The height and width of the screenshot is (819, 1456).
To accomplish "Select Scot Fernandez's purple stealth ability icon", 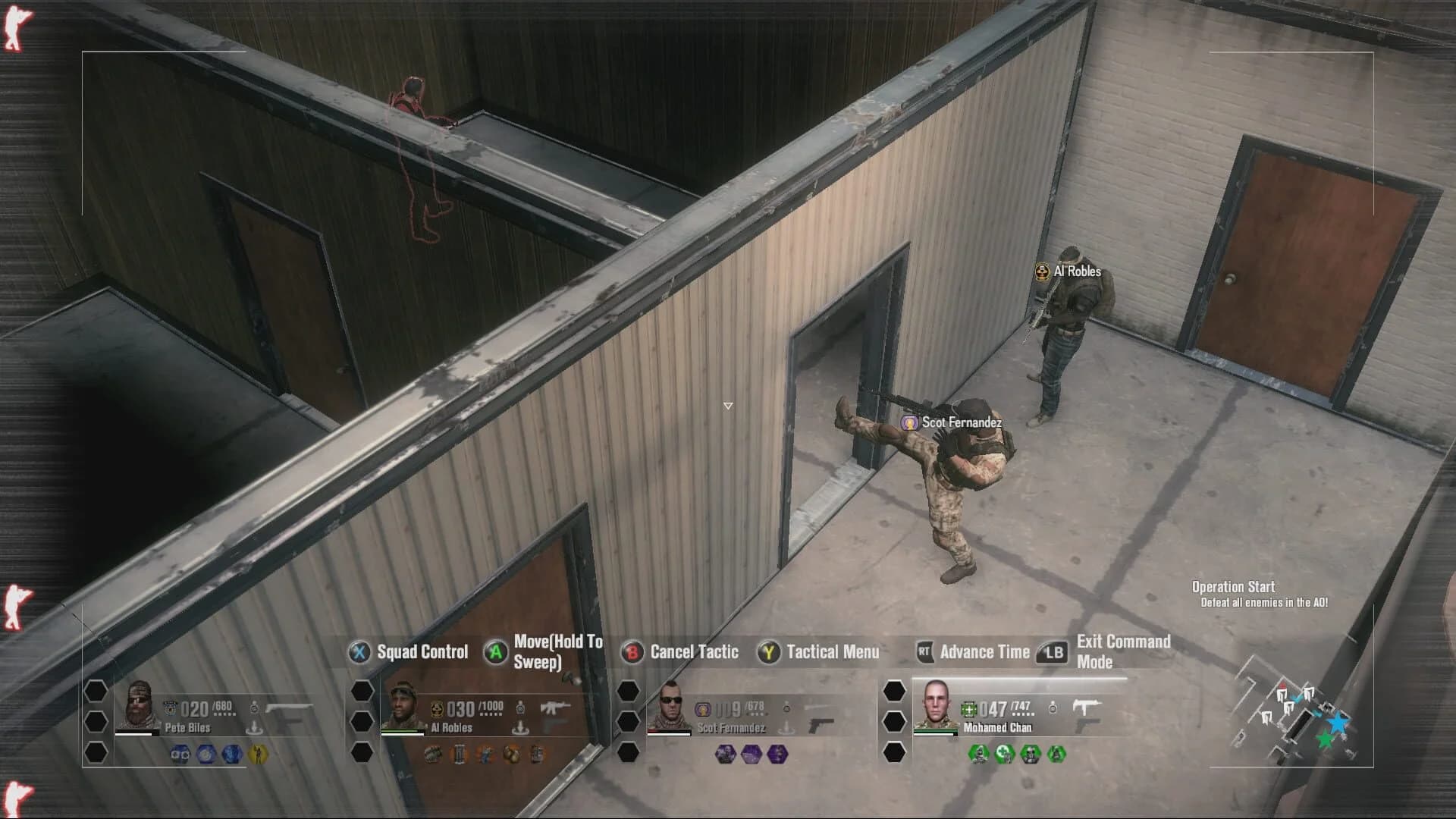I will (726, 755).
